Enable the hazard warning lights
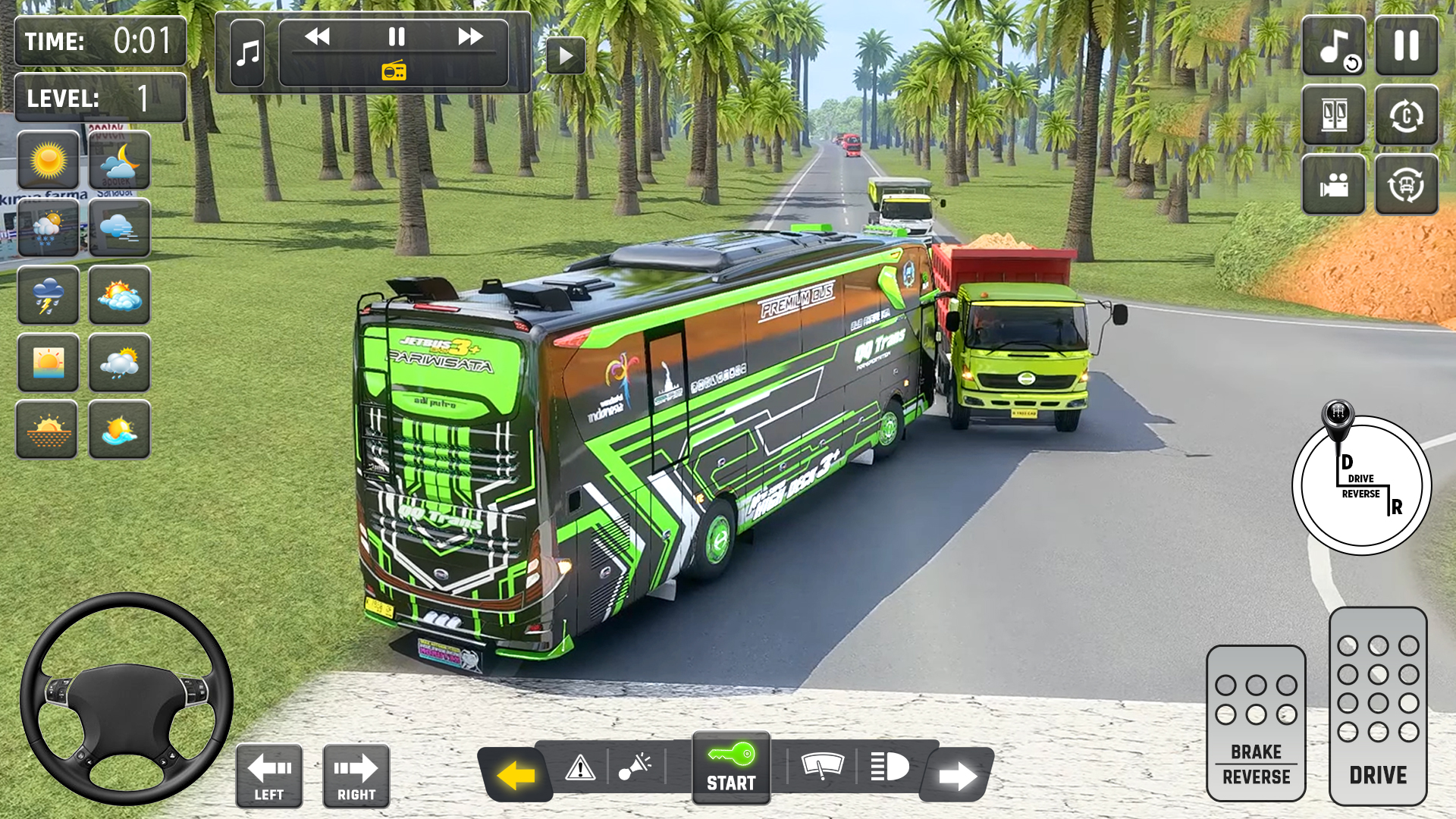Image resolution: width=1456 pixels, height=819 pixels. [580, 768]
